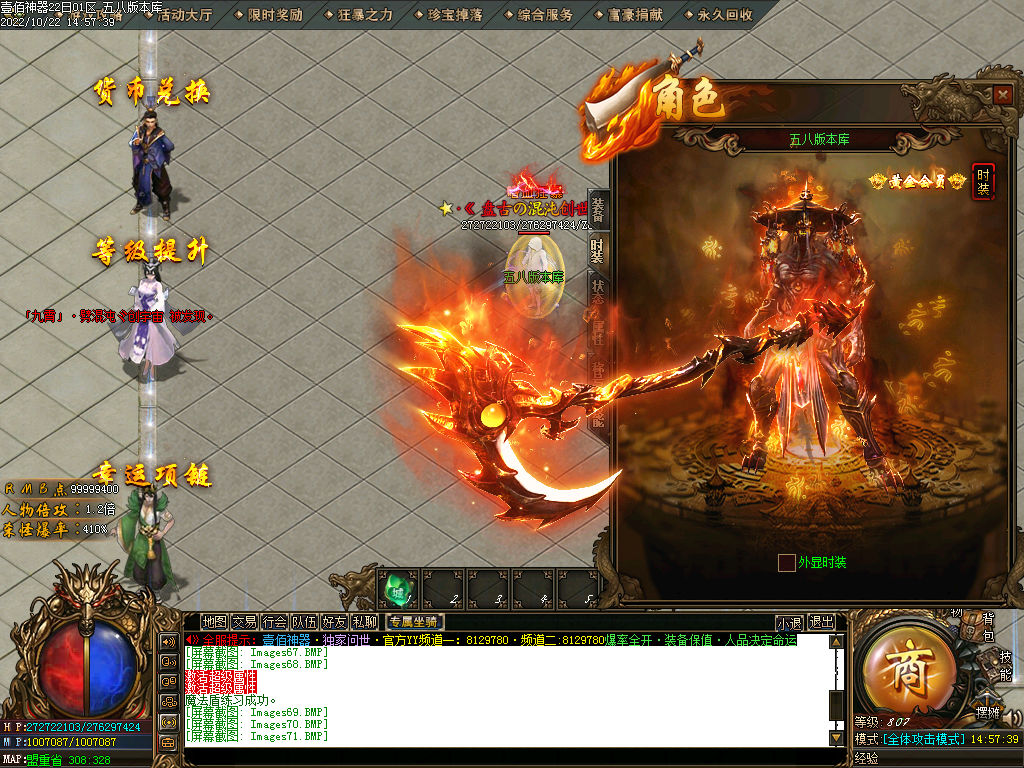1024x768 pixels.
Task: Toggle the 外显时装 checkbox
Action: [787, 562]
